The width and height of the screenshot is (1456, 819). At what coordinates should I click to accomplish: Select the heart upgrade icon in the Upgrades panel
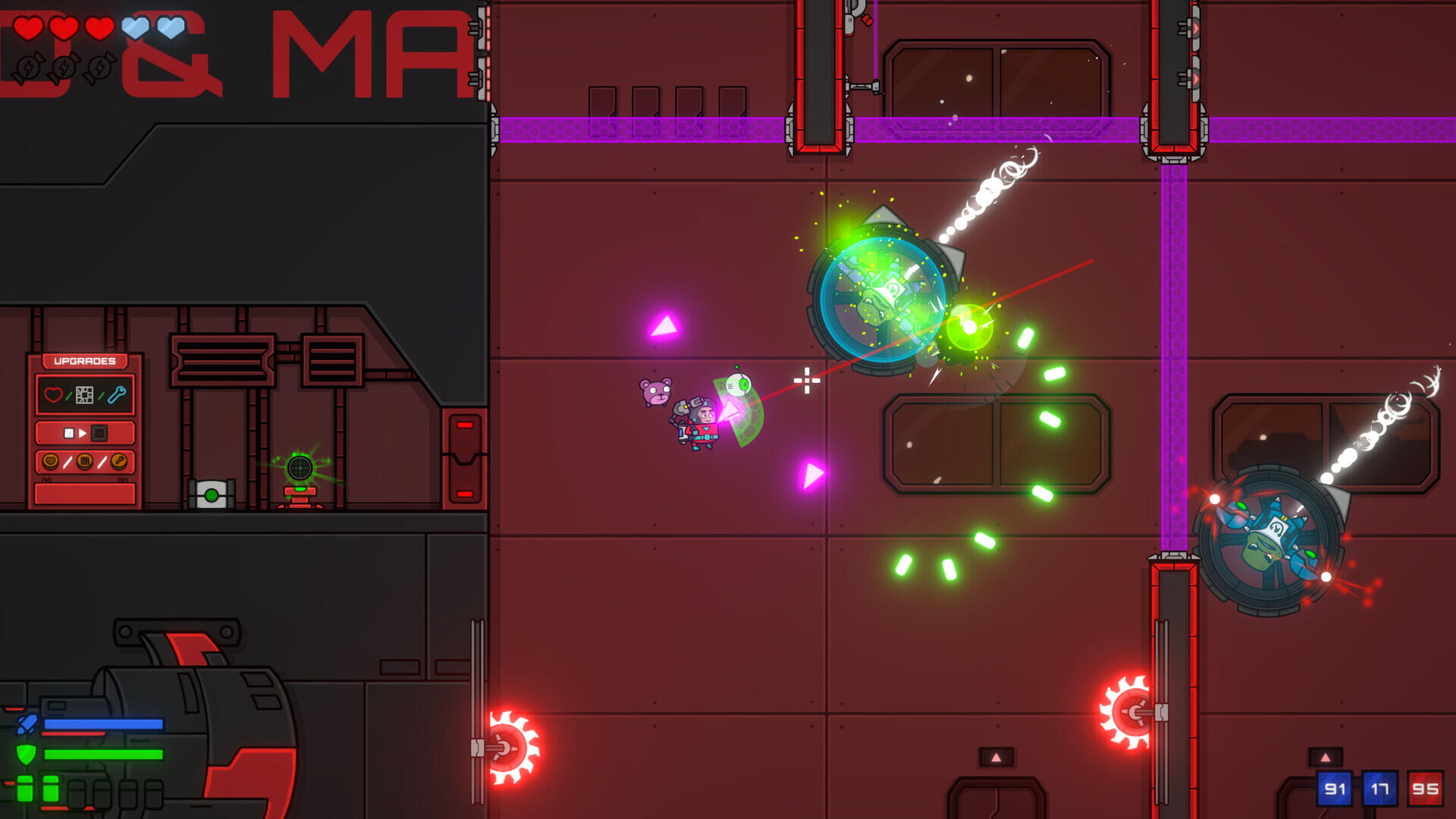click(53, 395)
